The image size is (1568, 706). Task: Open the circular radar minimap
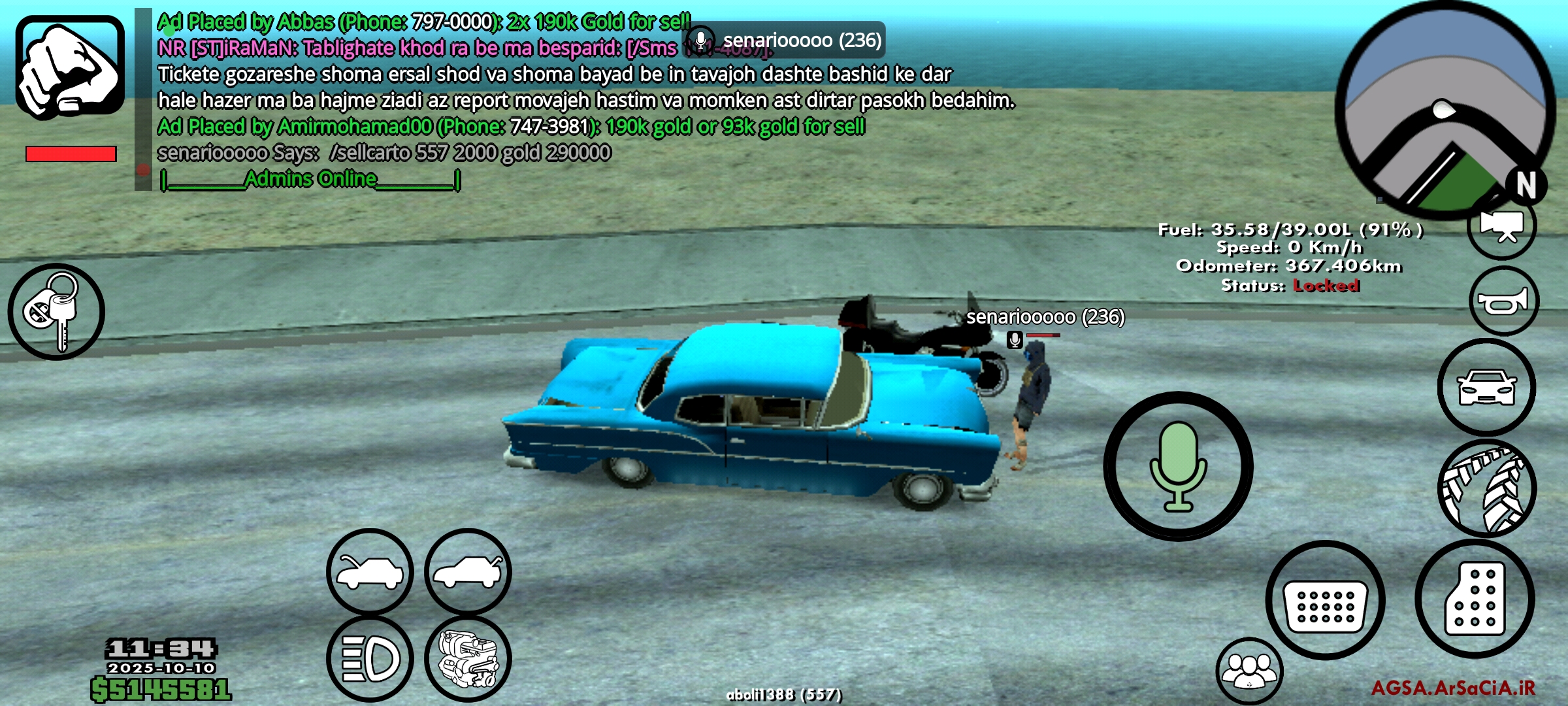1444,108
